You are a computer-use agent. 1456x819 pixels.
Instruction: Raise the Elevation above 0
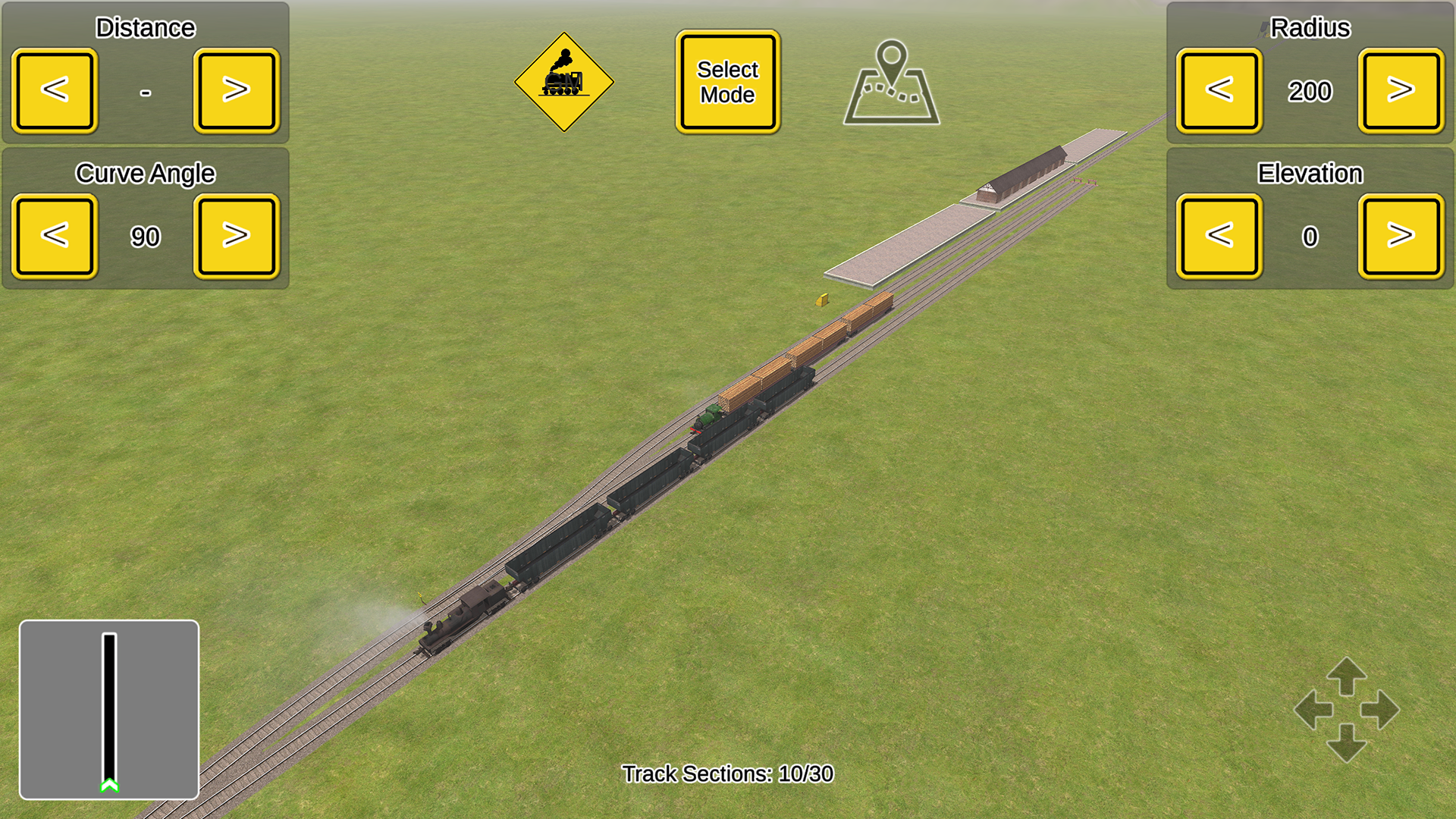tap(1401, 236)
